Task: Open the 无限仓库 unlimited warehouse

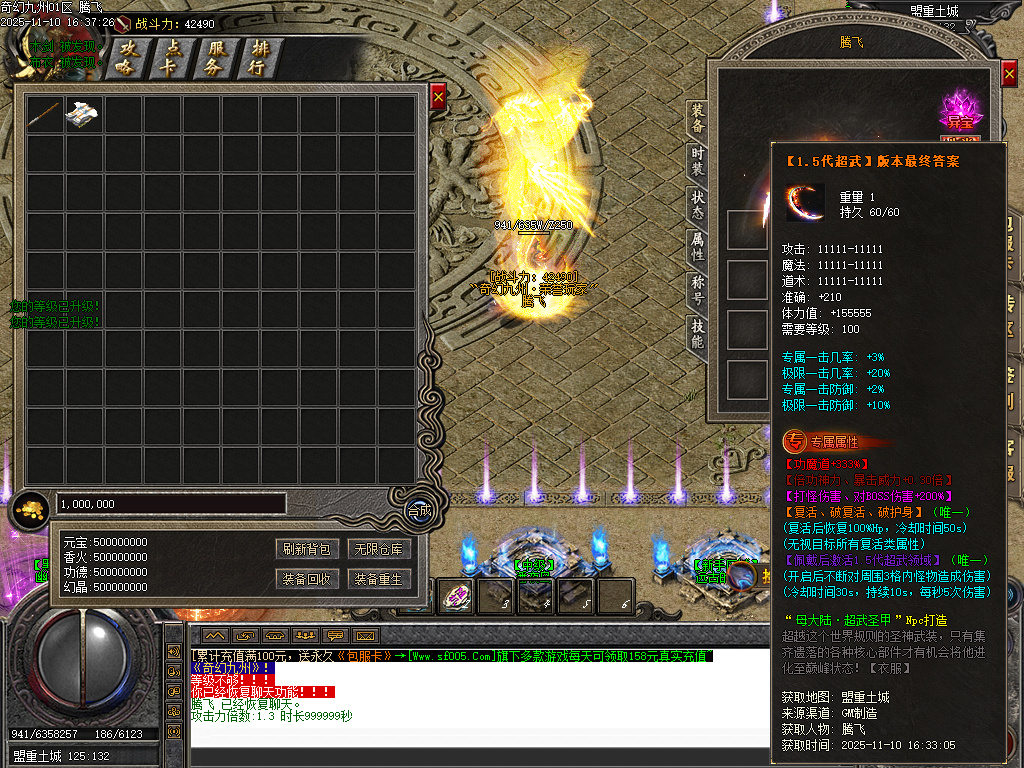Action: (x=379, y=549)
